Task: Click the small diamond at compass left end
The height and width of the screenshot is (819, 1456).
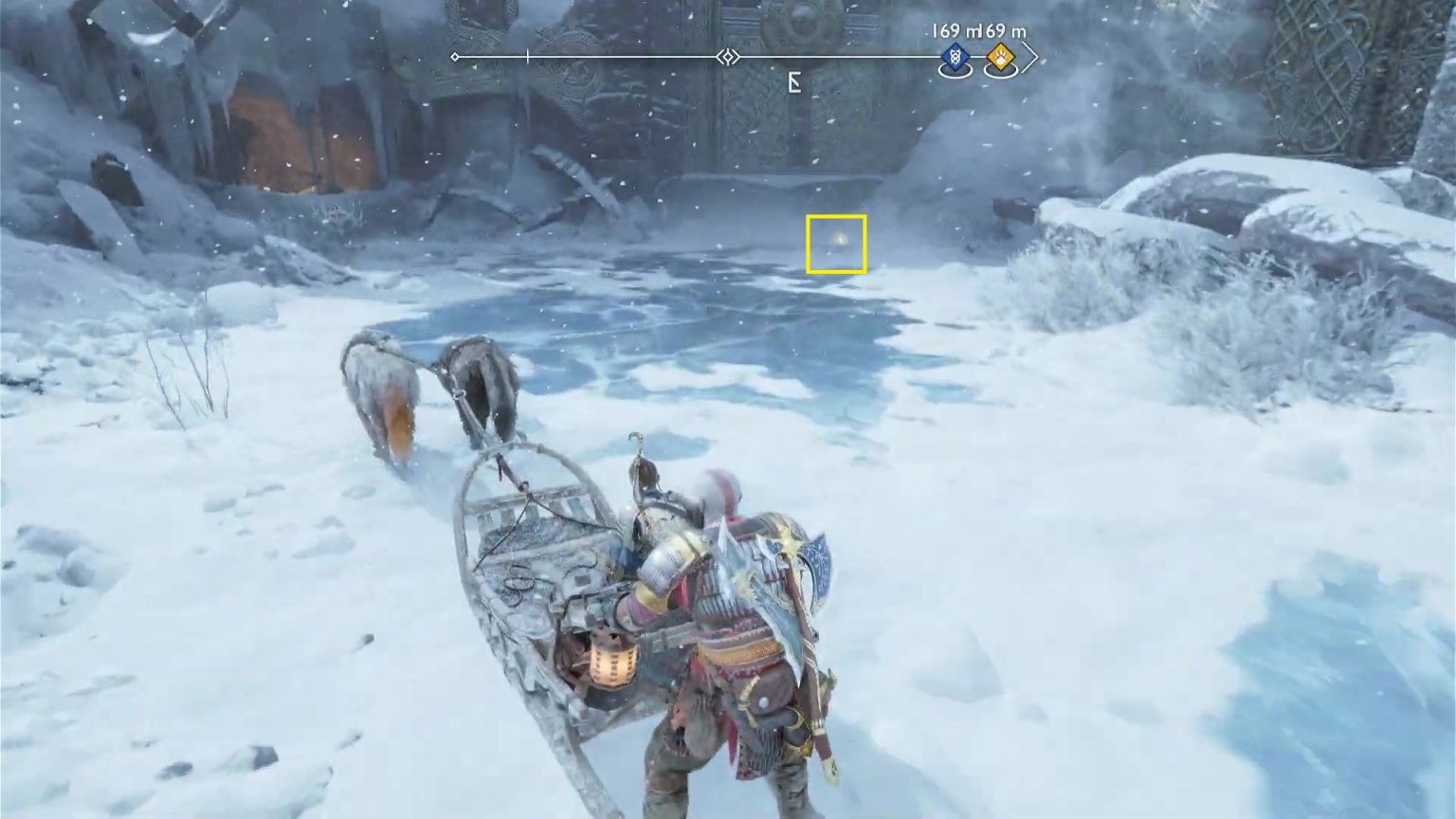Action: [x=455, y=57]
